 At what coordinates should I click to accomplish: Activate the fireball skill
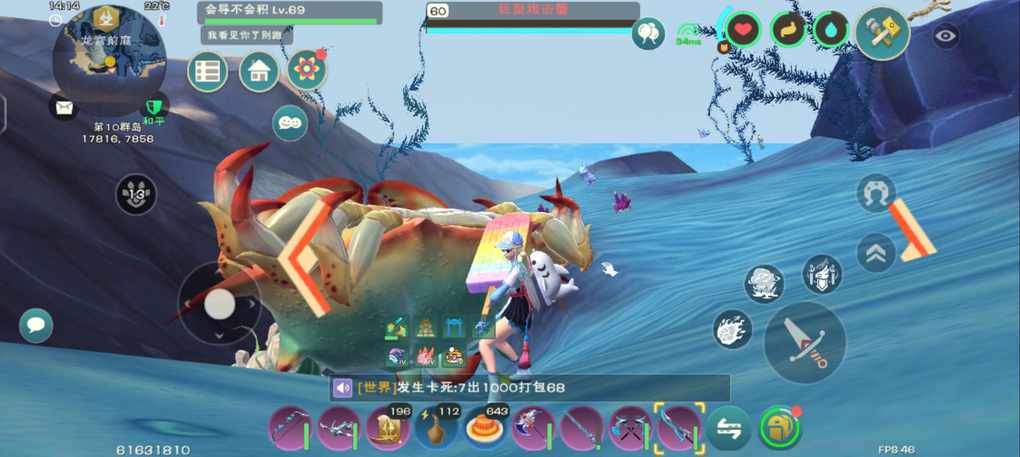tap(732, 329)
